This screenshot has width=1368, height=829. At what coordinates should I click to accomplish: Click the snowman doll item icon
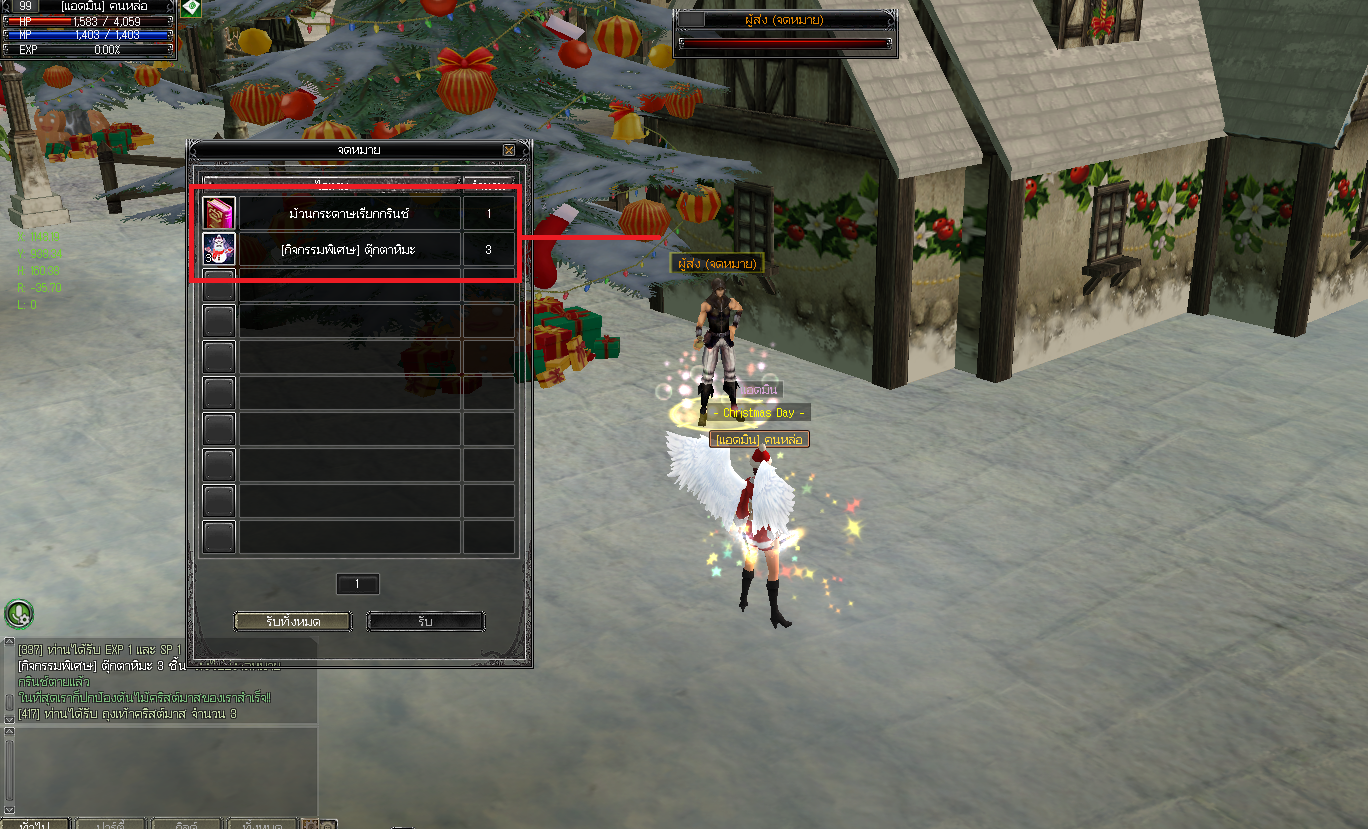coord(219,250)
